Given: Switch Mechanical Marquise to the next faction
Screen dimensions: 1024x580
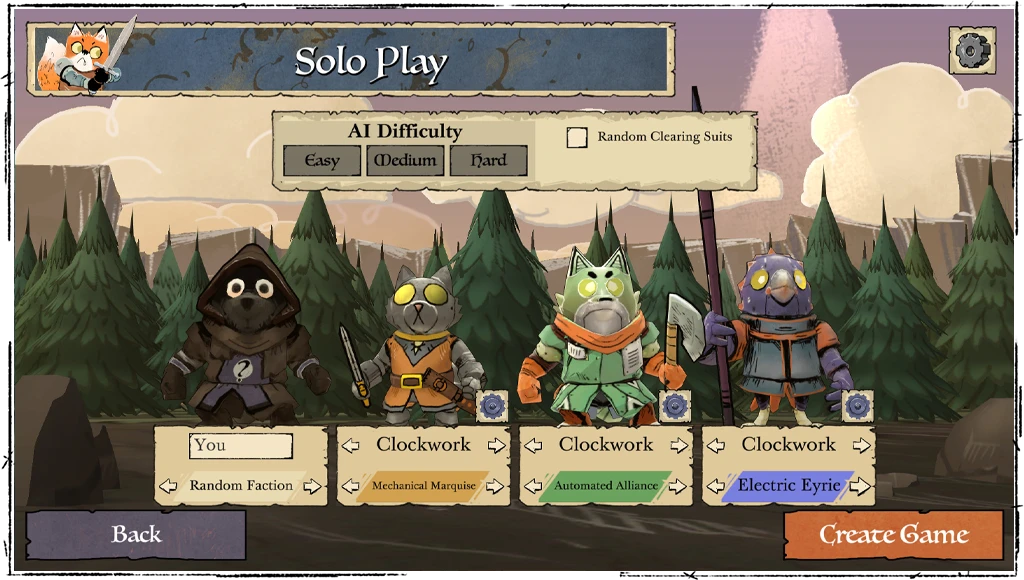Looking at the screenshot, I should tap(496, 487).
